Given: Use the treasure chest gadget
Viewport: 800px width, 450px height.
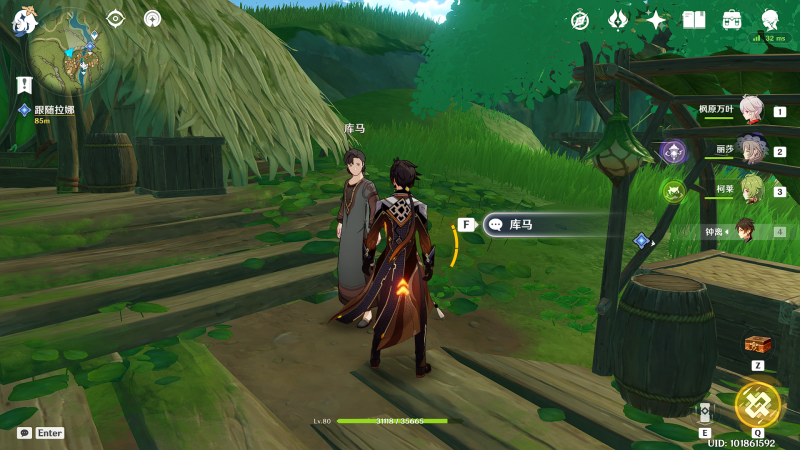Looking at the screenshot, I should tap(758, 345).
